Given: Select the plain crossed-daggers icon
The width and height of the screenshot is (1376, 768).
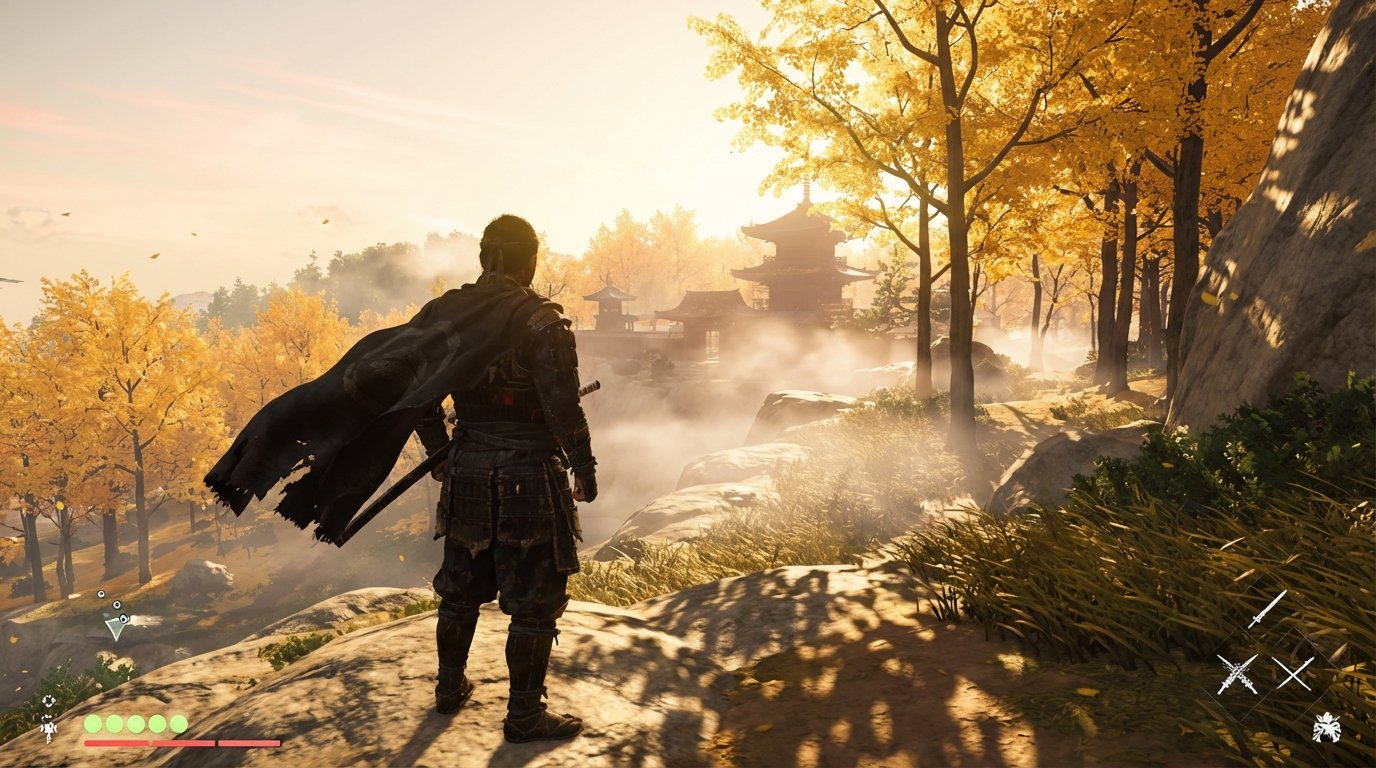Looking at the screenshot, I should [1293, 675].
